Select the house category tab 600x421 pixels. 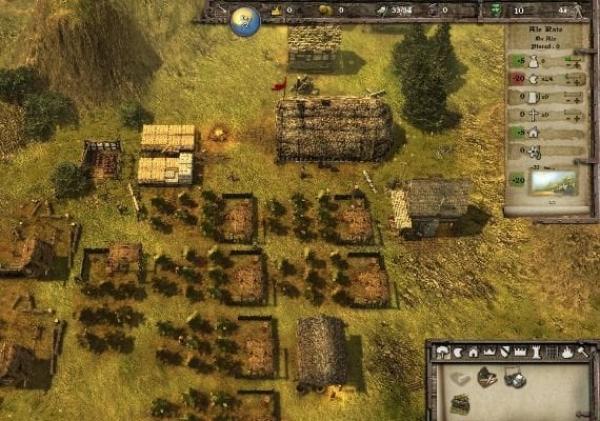[473, 352]
